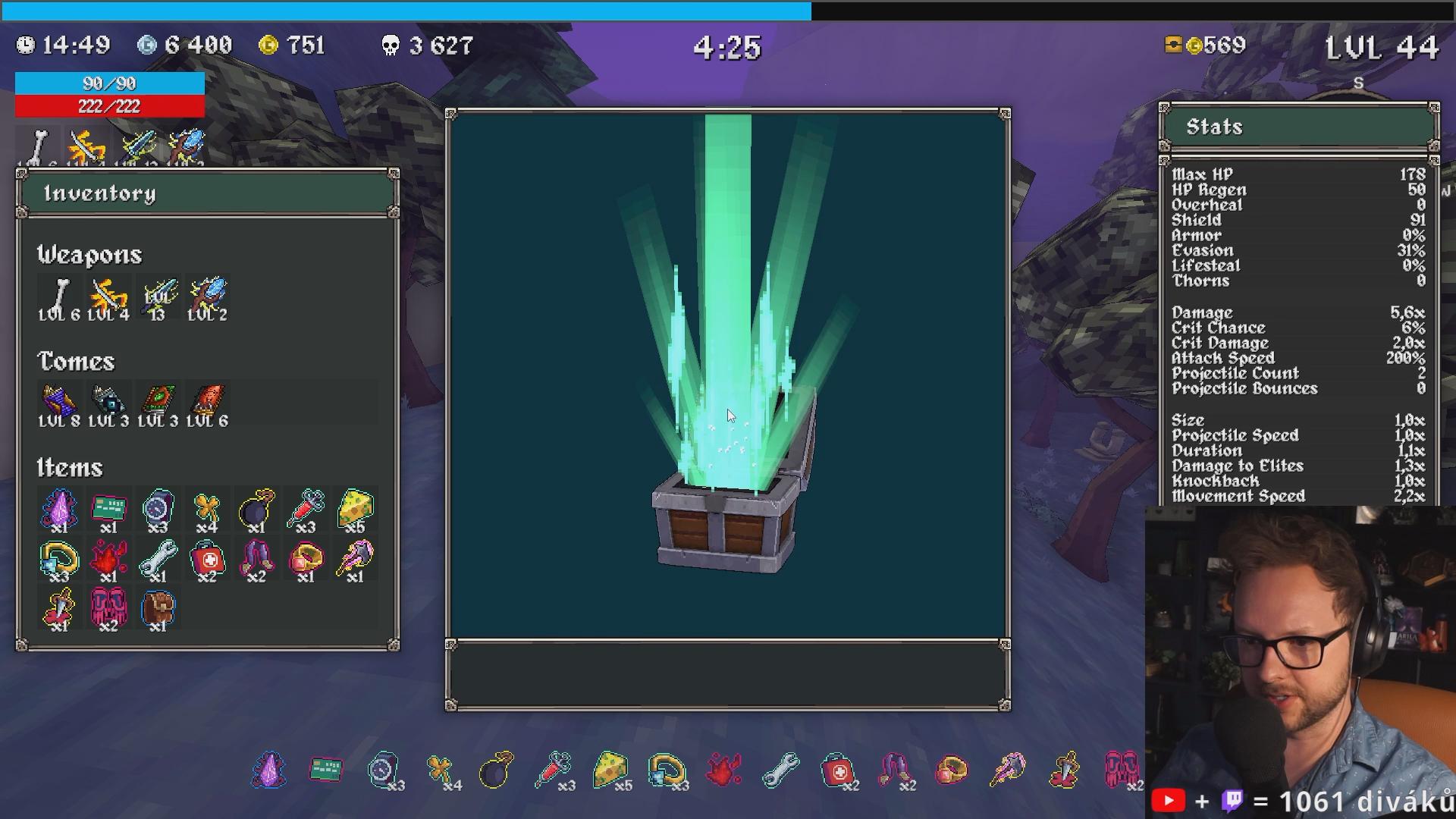Click the bloody dagger item in Inventory panel
Image resolution: width=1456 pixels, height=819 pixels.
59,607
